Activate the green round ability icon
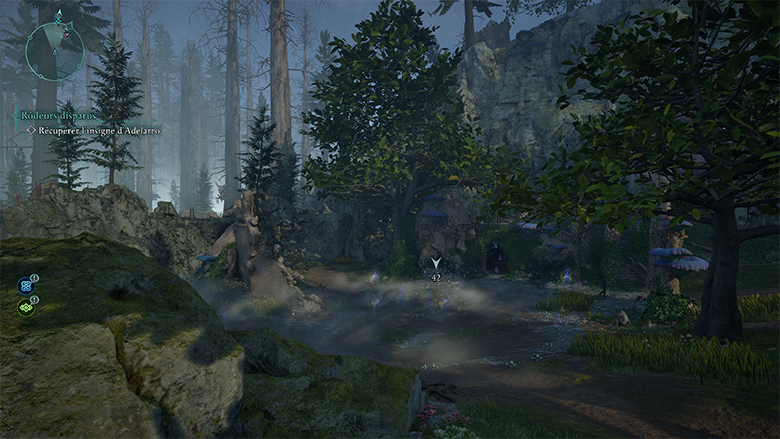The height and width of the screenshot is (439, 780). point(25,307)
